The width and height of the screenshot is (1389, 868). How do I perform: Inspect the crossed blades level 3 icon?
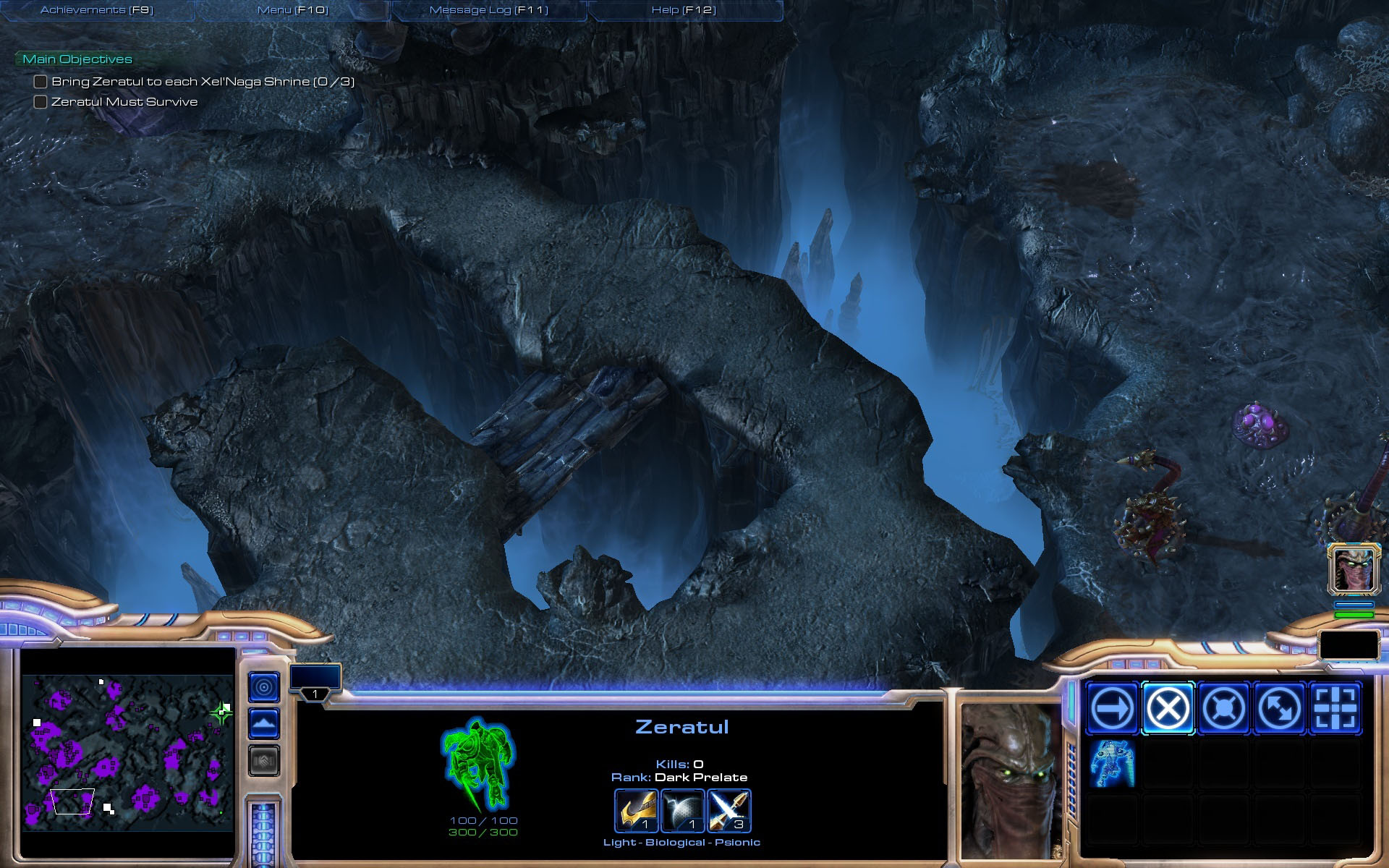(729, 810)
